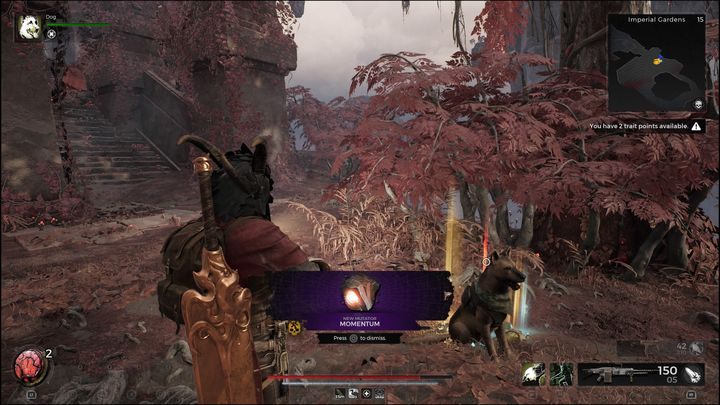Activate the green archetype skill icon
The width and height of the screenshot is (720, 405).
click(x=561, y=374)
